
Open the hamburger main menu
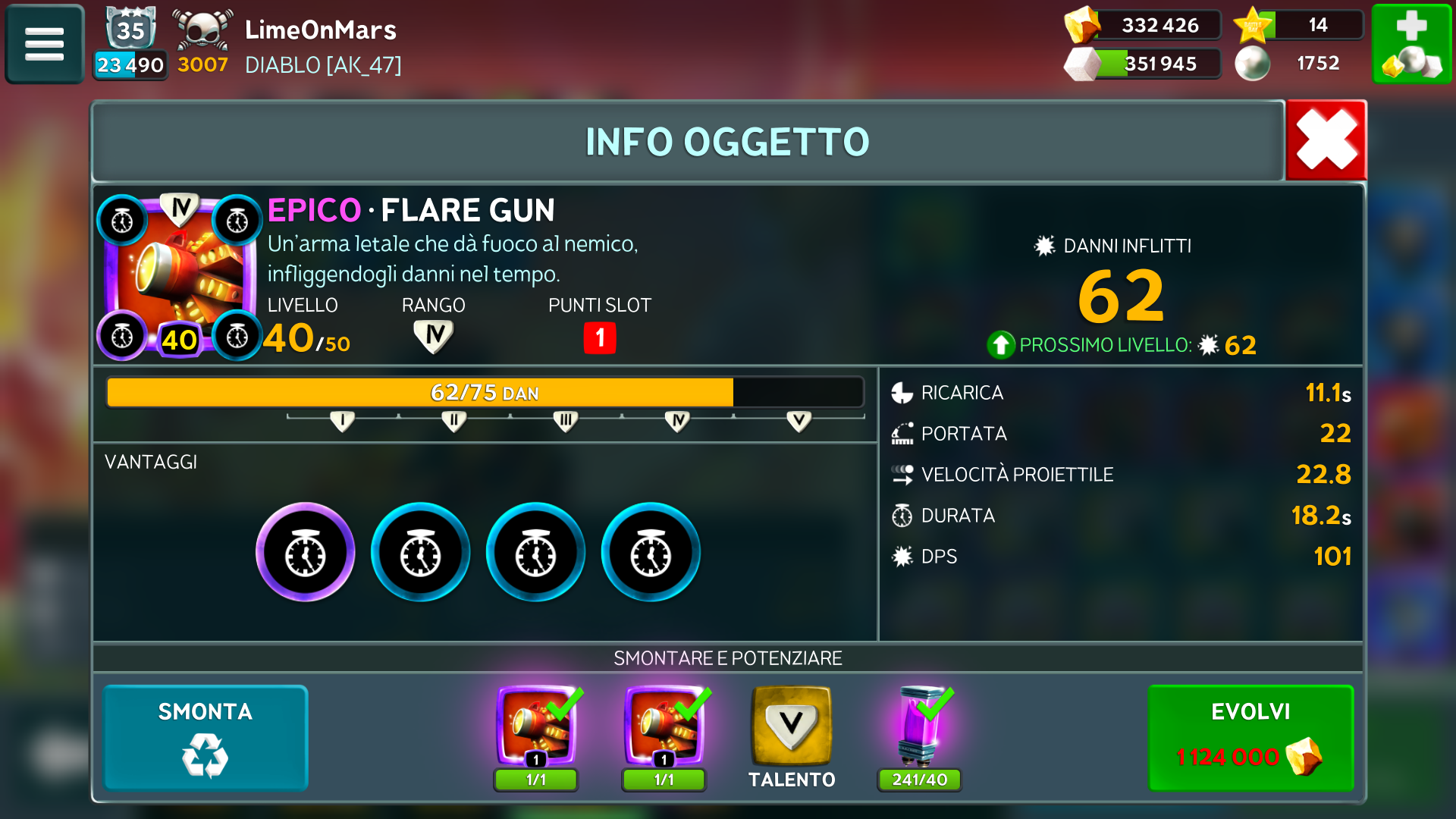45,44
